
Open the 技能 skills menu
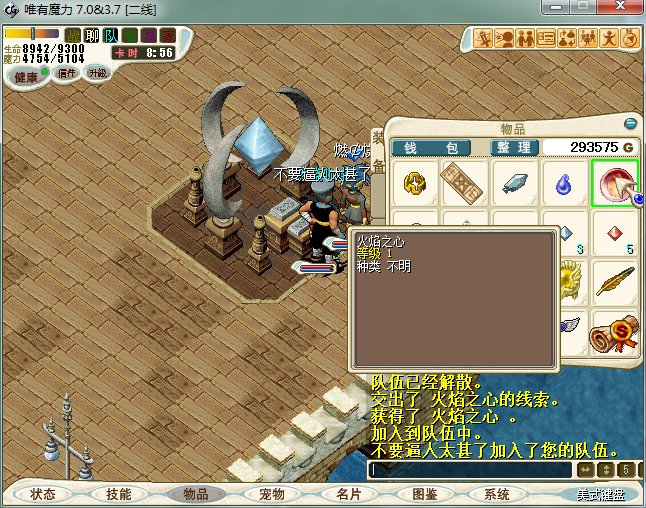(x=118, y=494)
